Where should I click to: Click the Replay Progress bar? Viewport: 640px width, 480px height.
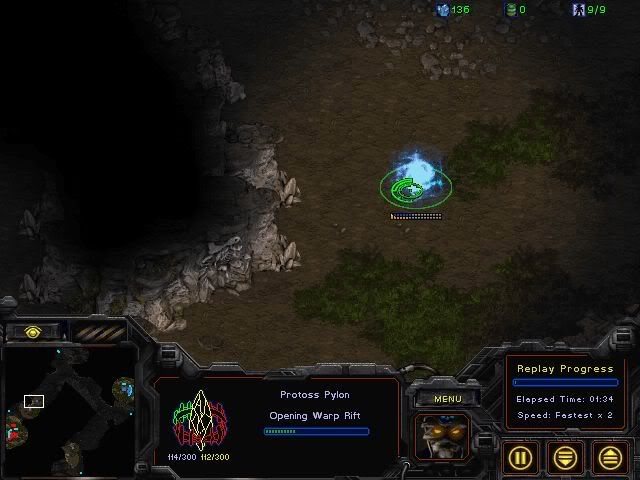[565, 382]
